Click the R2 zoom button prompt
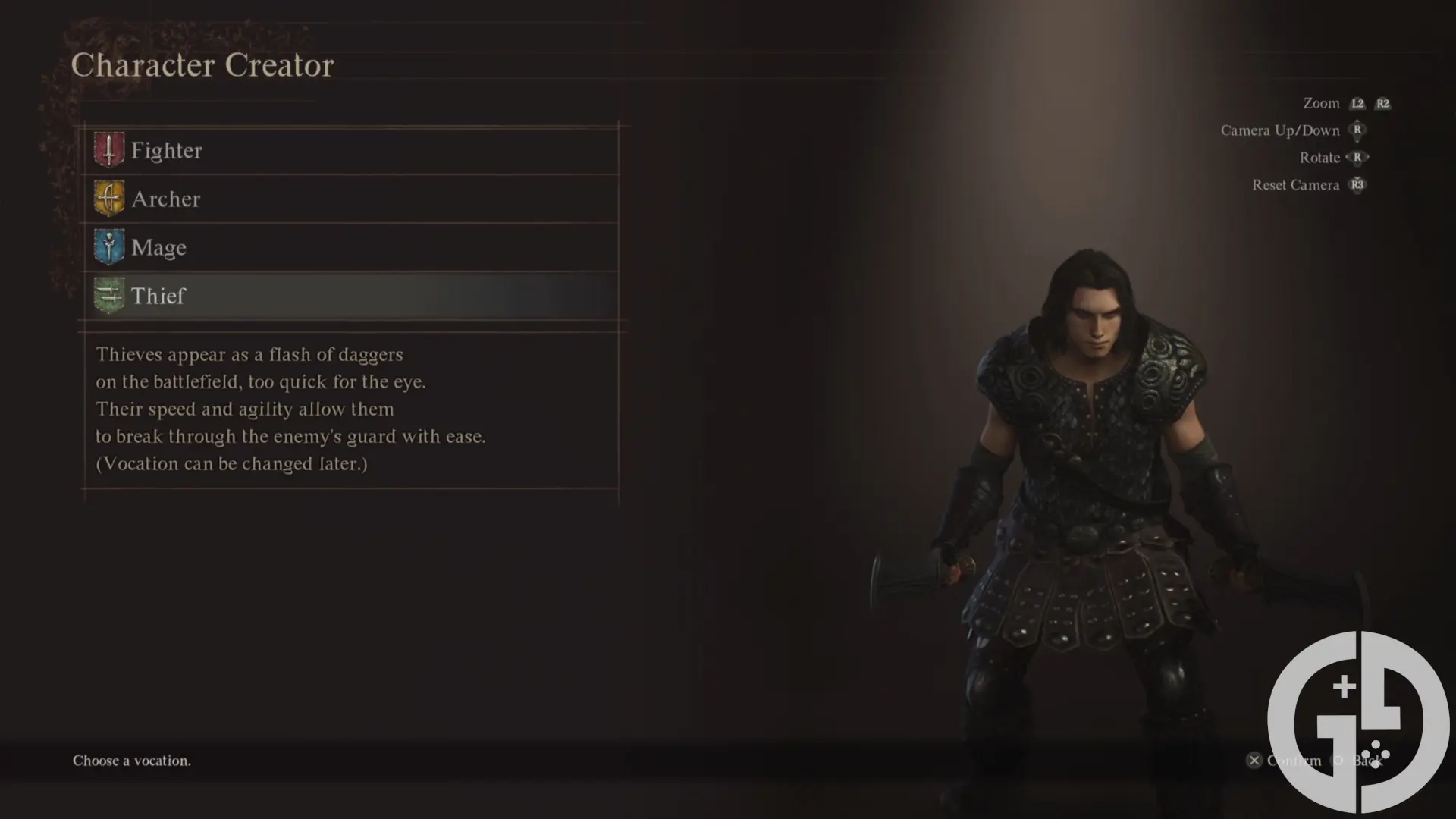The image size is (1456, 819). click(1383, 103)
